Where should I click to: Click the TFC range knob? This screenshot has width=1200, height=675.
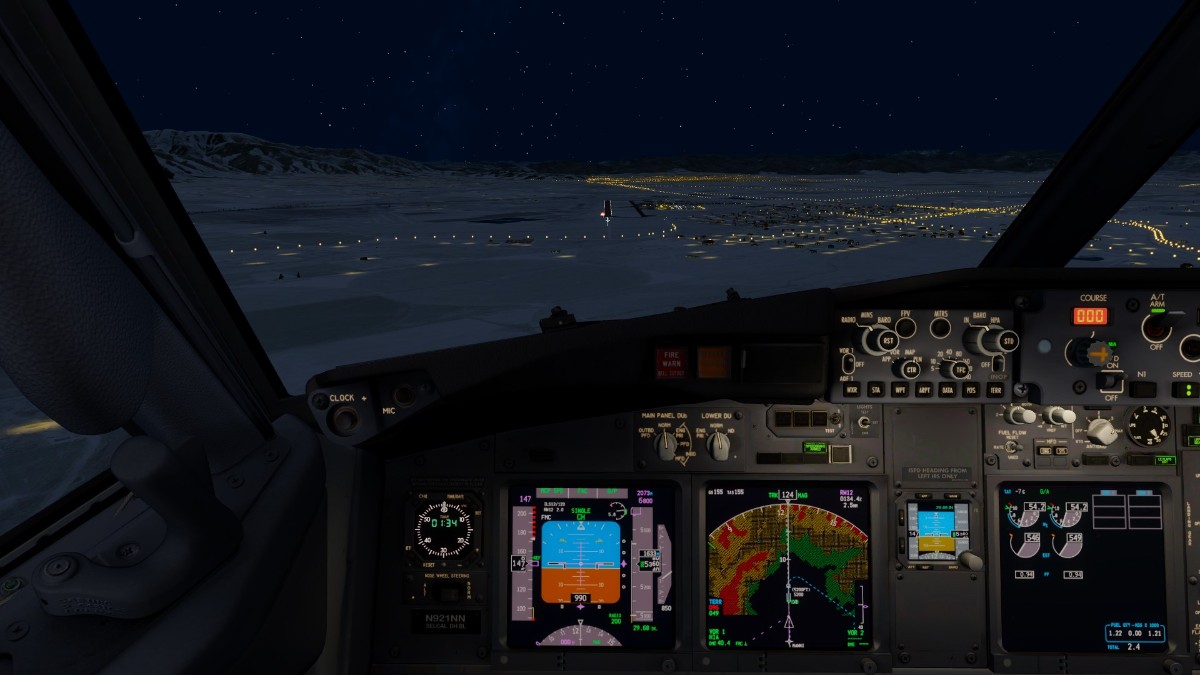pos(961,369)
